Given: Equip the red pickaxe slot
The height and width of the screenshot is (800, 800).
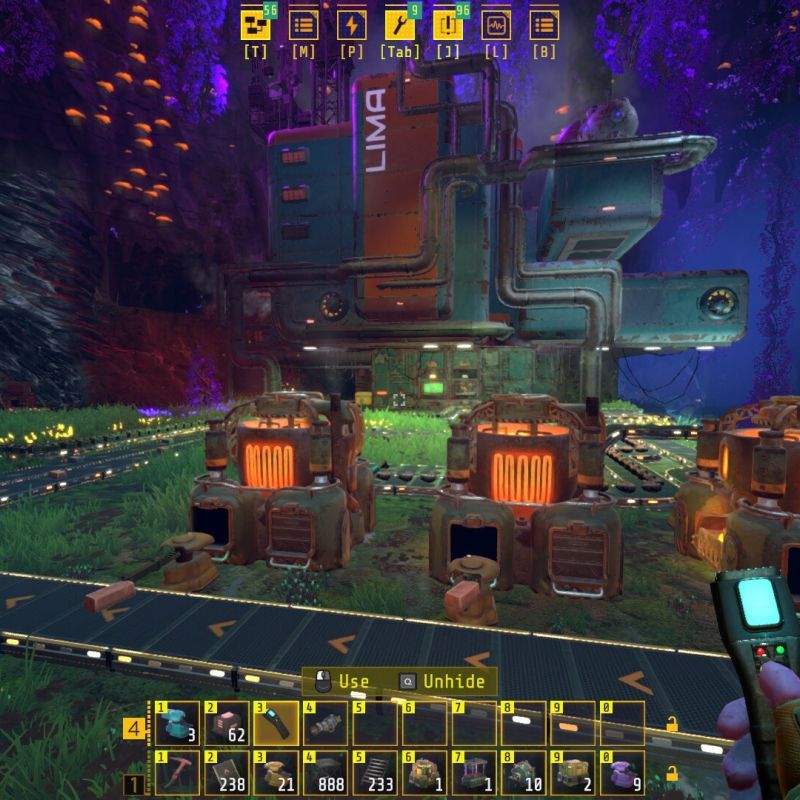Looking at the screenshot, I should [x=176, y=772].
